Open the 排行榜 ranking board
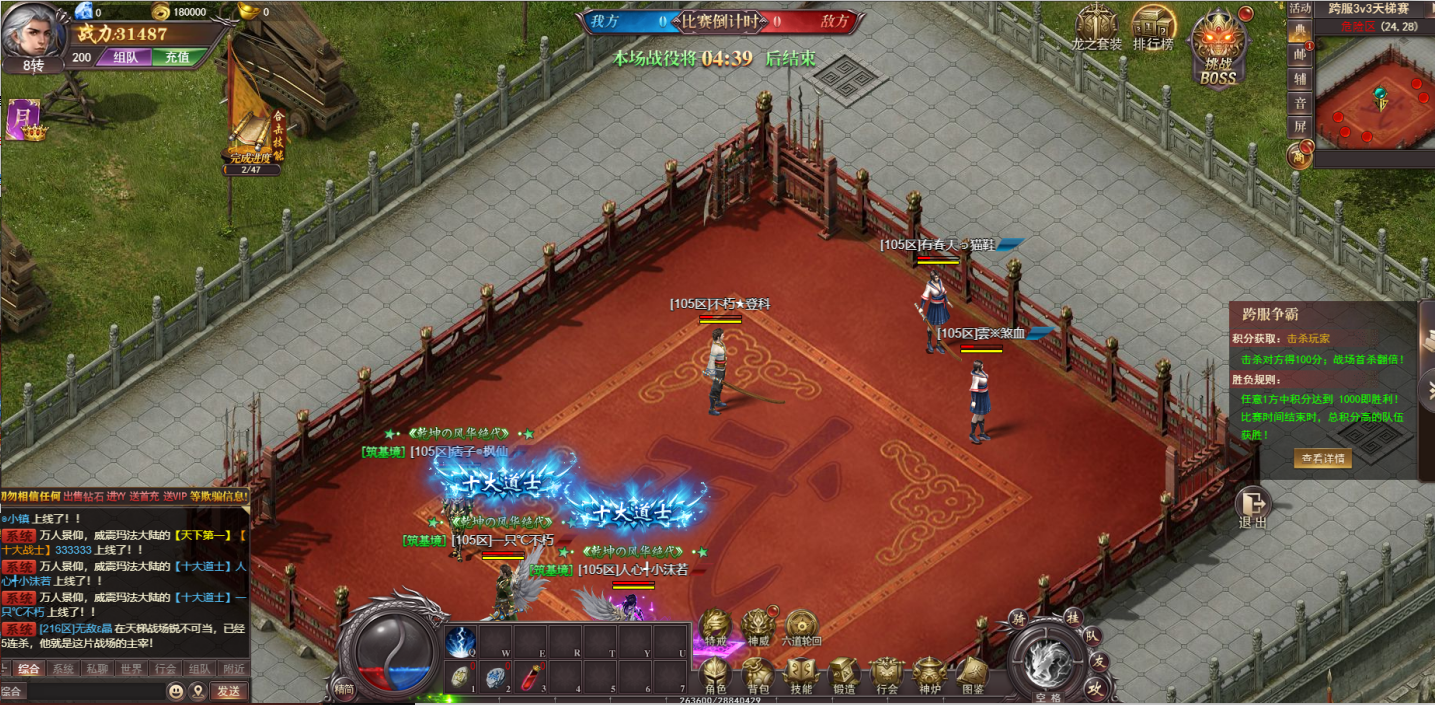This screenshot has width=1435, height=705. point(1153,28)
